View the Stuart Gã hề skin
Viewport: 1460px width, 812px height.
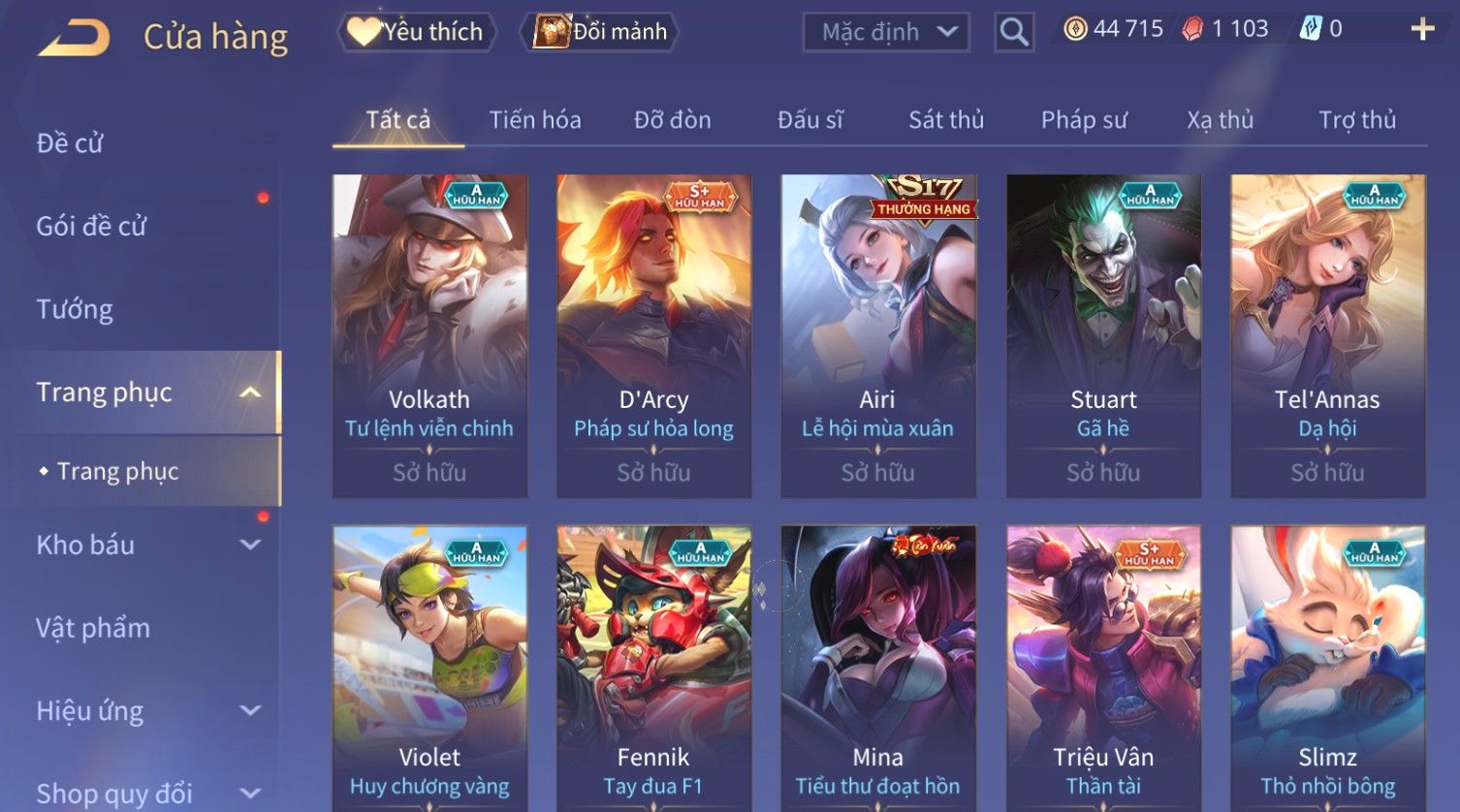(x=1103, y=334)
